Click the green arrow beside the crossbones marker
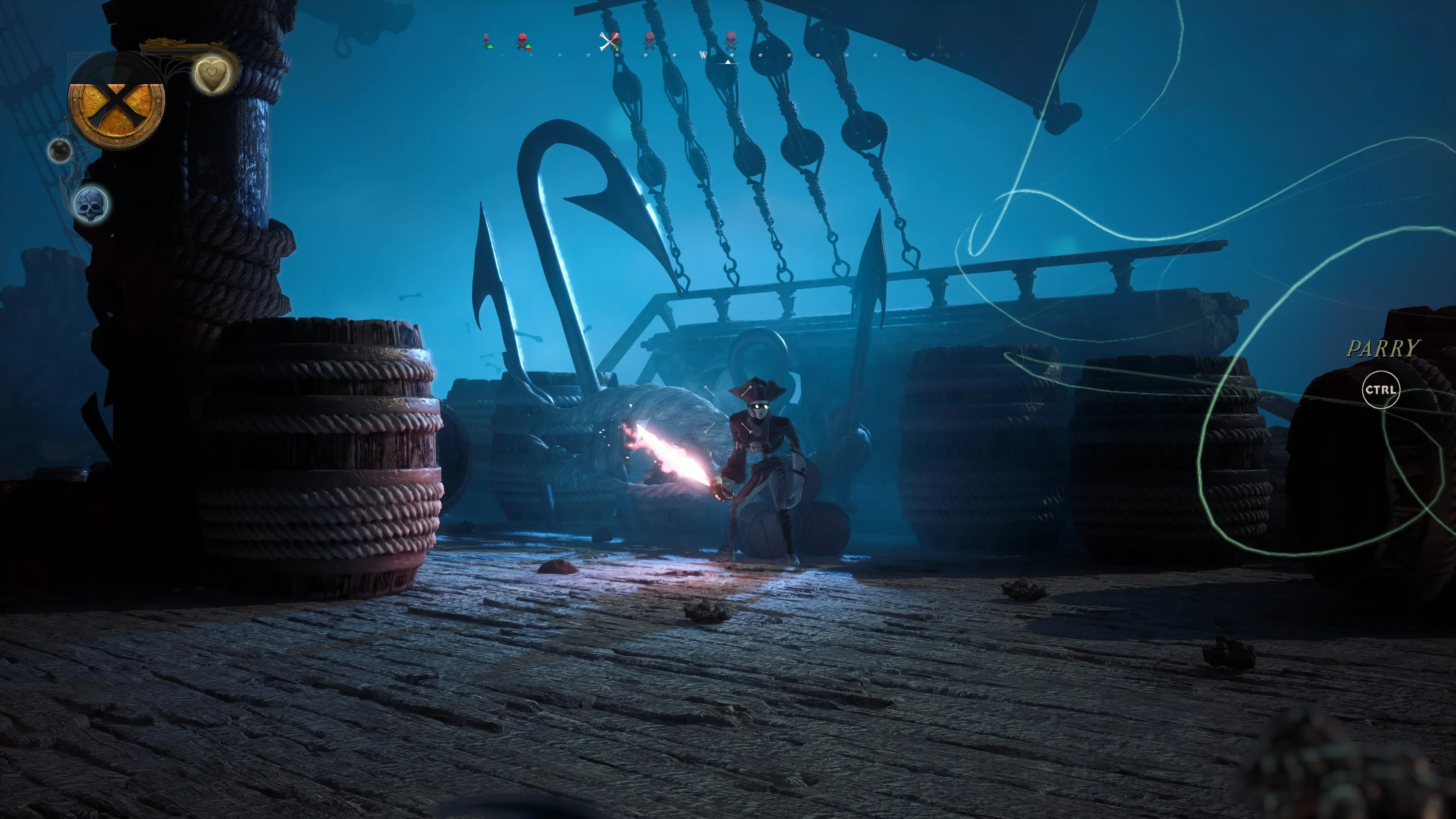The image size is (1456, 819). point(616,47)
